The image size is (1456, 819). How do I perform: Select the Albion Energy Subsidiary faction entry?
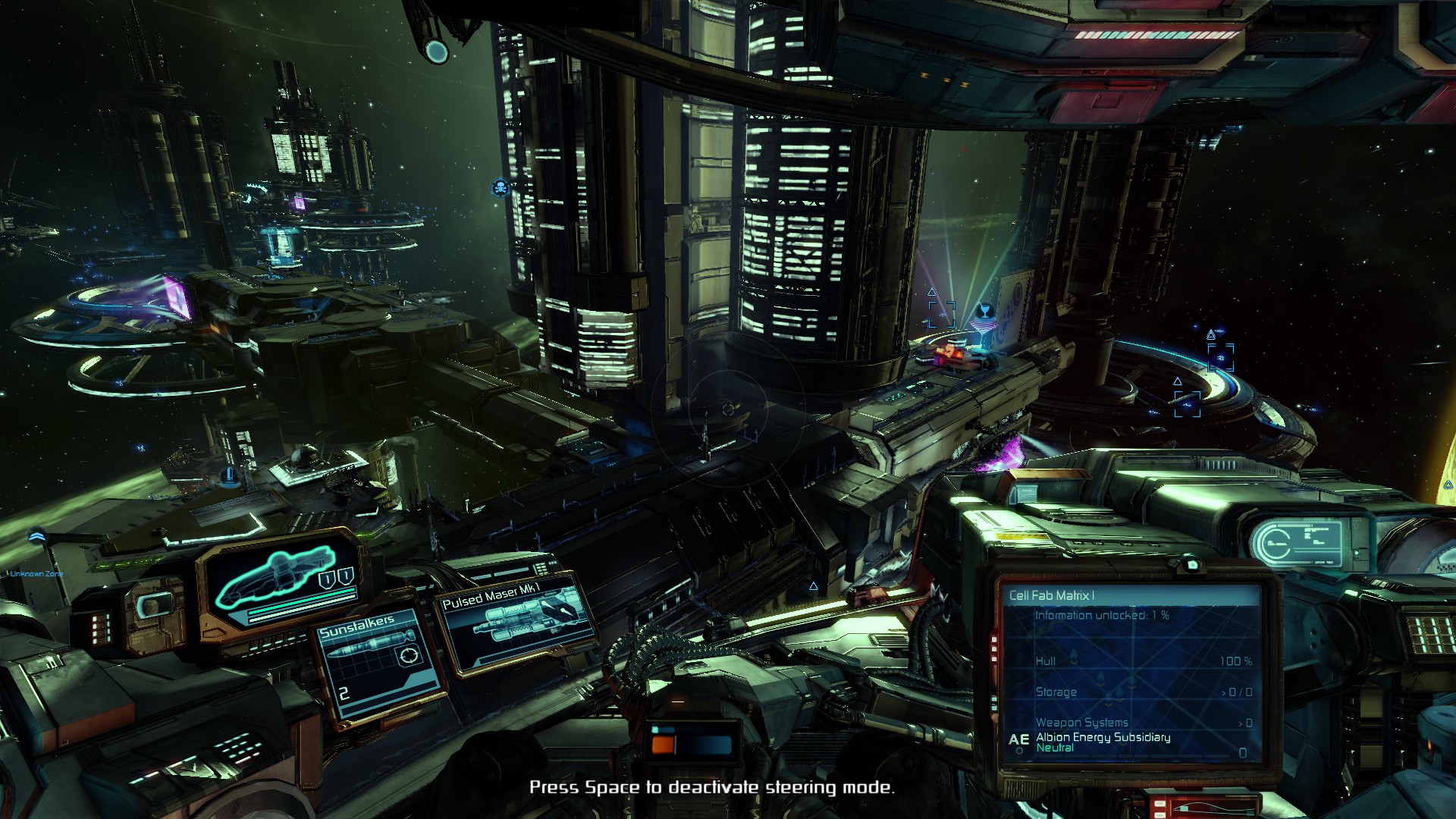pos(1103,737)
